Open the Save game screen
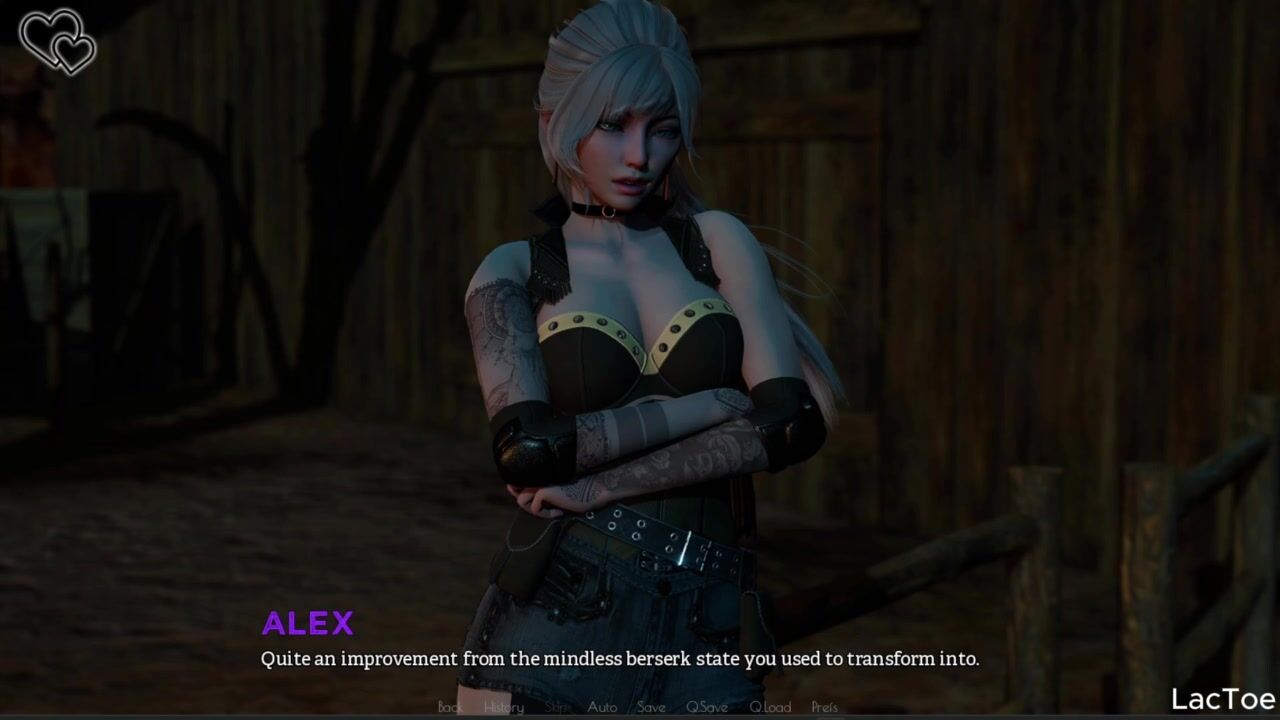 pyautogui.click(x=651, y=707)
